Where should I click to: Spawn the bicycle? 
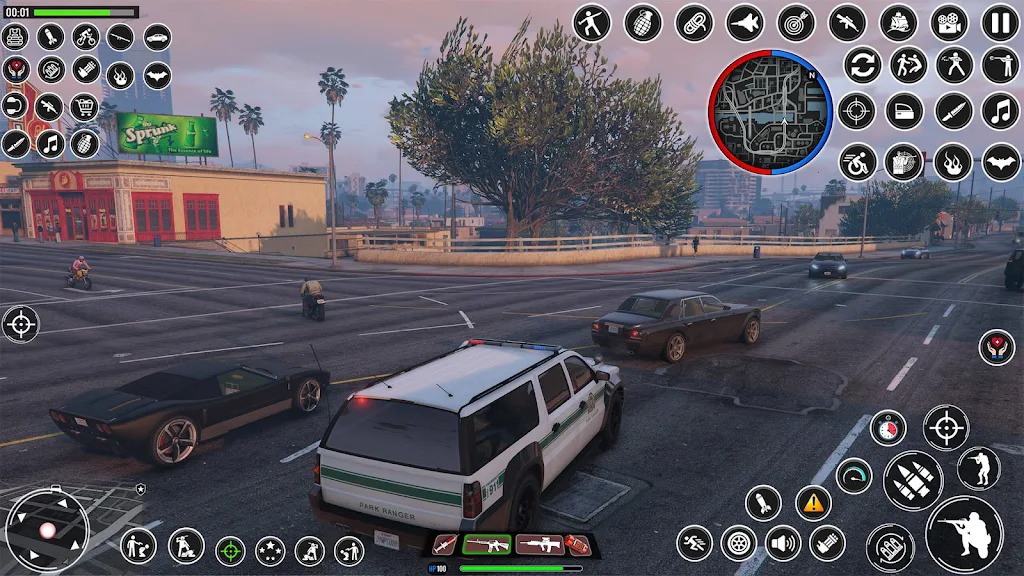[x=85, y=37]
